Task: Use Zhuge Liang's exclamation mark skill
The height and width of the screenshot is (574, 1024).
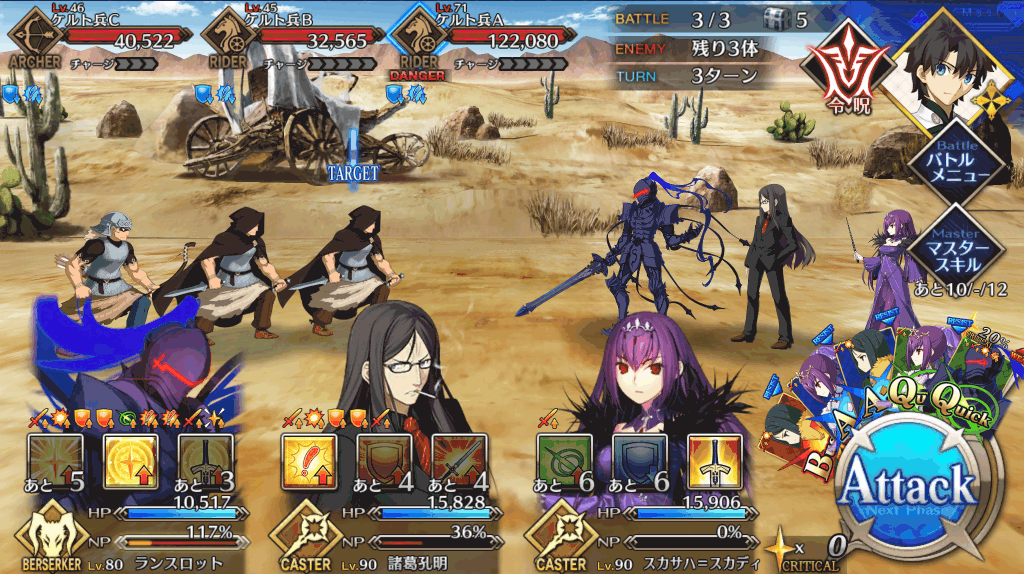Action: pos(310,462)
